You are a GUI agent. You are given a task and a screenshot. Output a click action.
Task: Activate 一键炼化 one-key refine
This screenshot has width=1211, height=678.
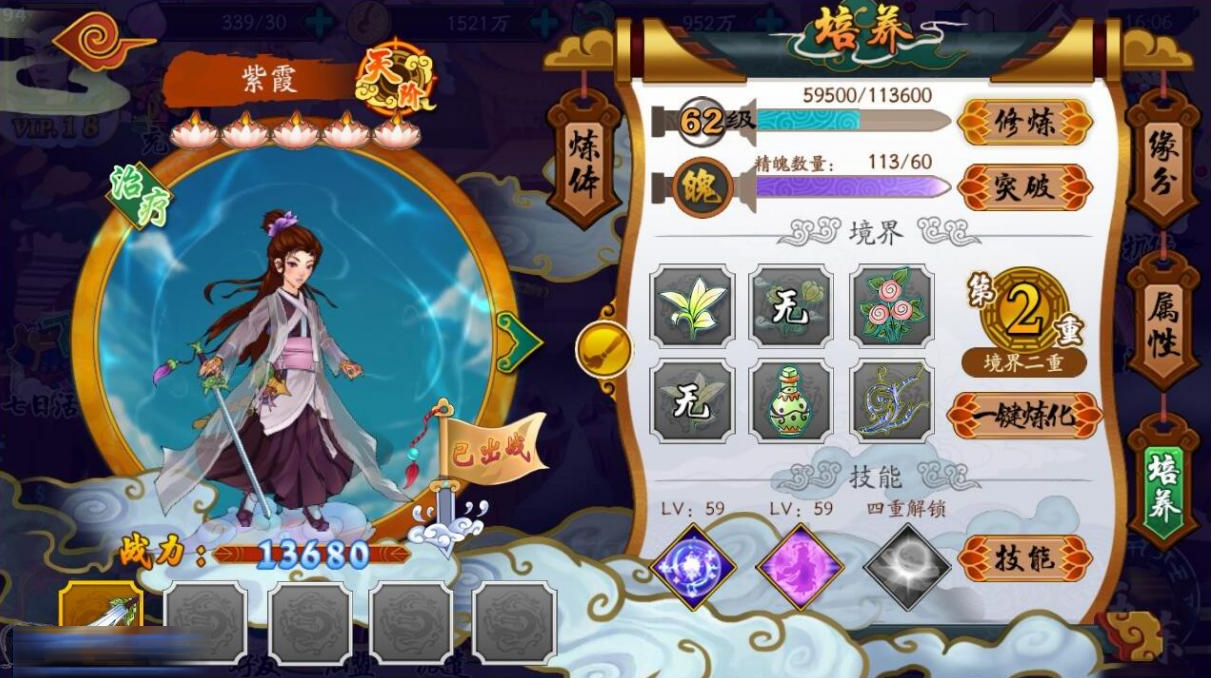pyautogui.click(x=1024, y=416)
